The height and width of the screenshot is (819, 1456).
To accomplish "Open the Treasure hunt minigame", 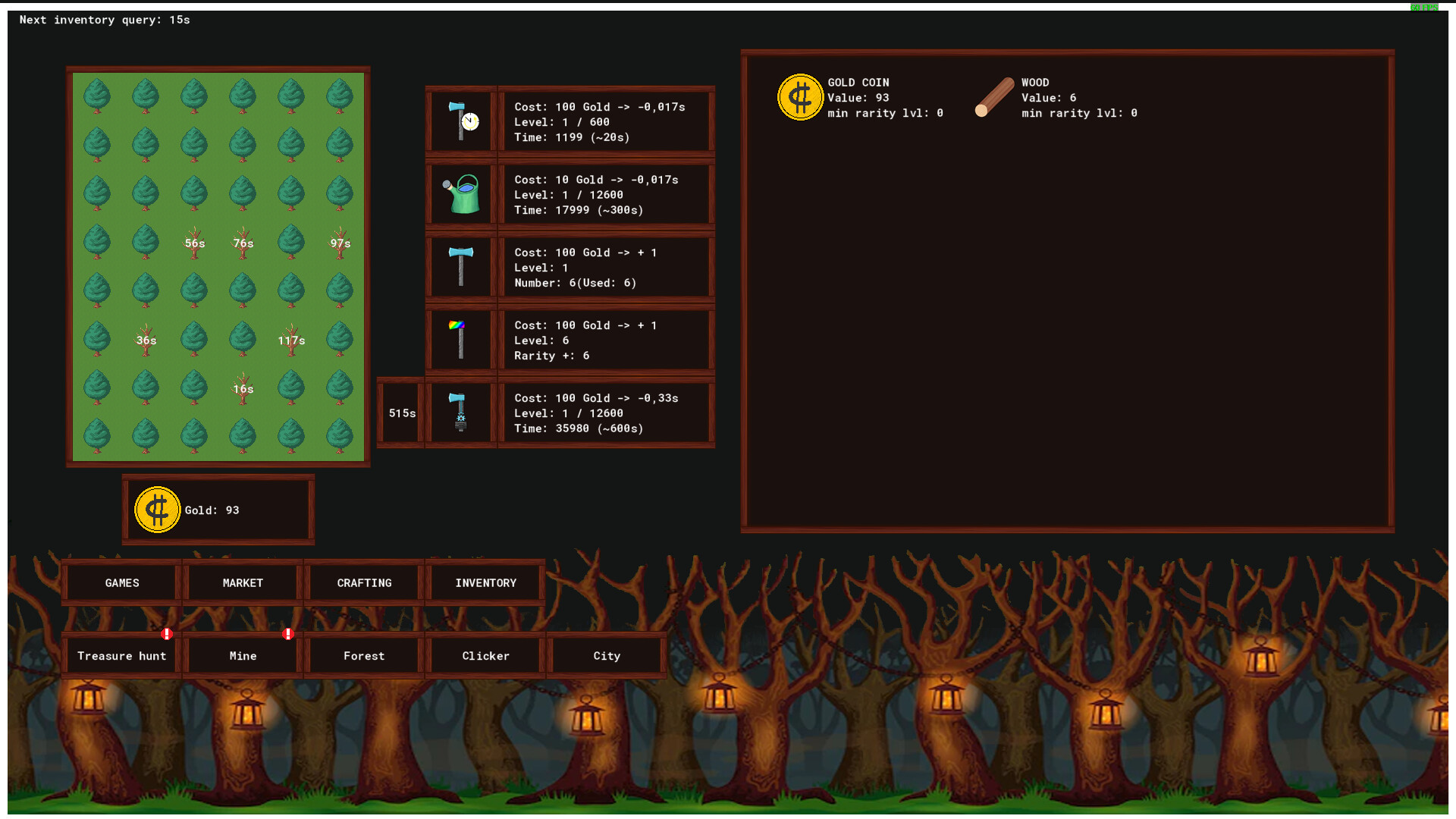I will pos(121,655).
